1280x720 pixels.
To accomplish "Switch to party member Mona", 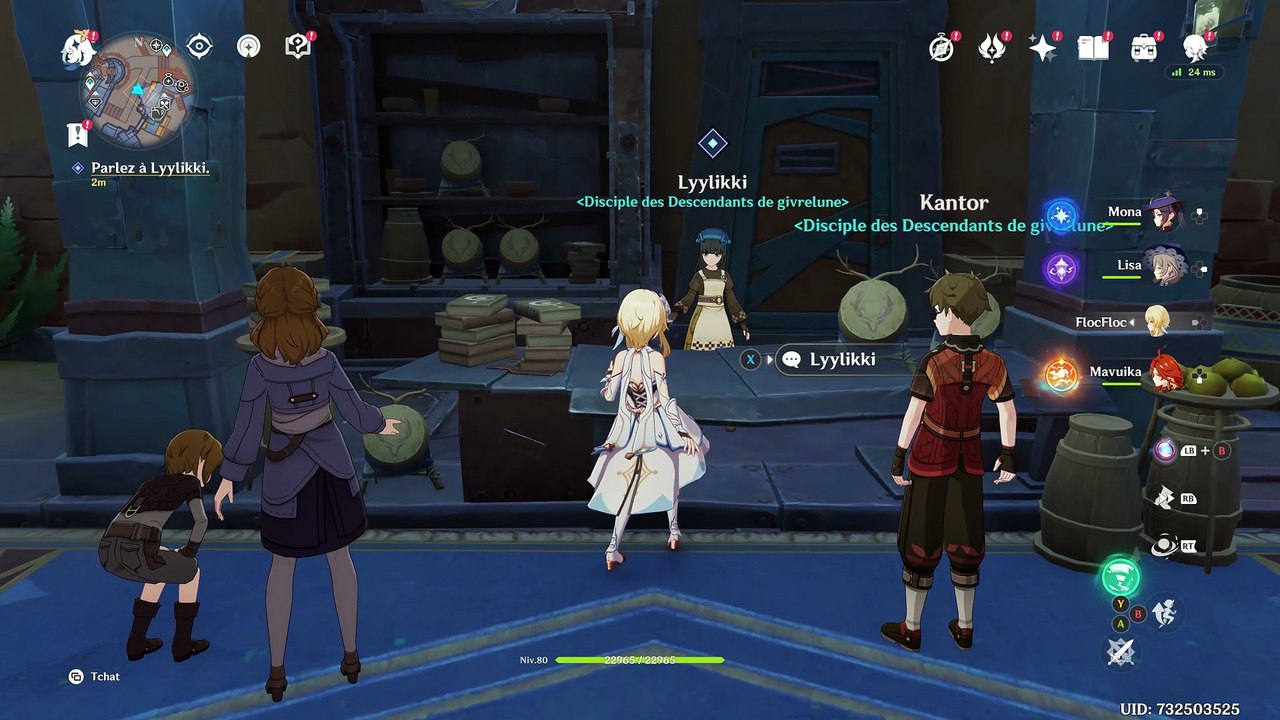I will coord(1163,213).
